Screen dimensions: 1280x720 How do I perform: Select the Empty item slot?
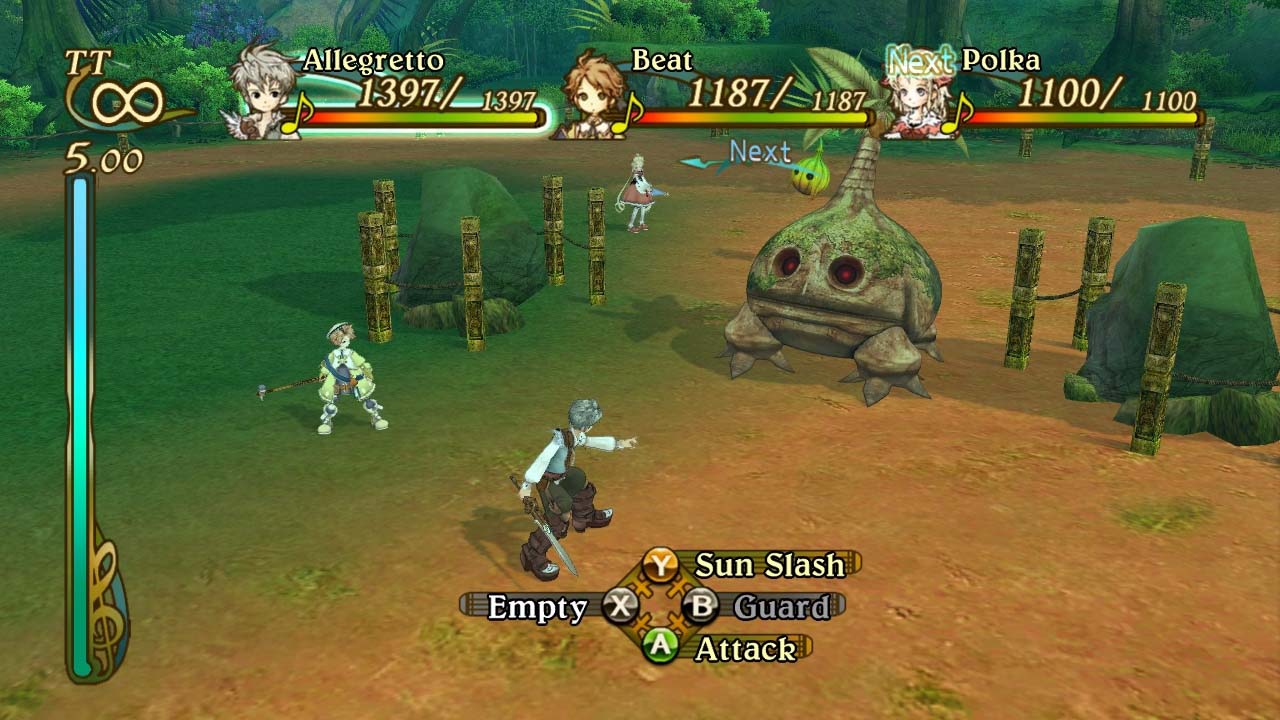pyautogui.click(x=537, y=607)
